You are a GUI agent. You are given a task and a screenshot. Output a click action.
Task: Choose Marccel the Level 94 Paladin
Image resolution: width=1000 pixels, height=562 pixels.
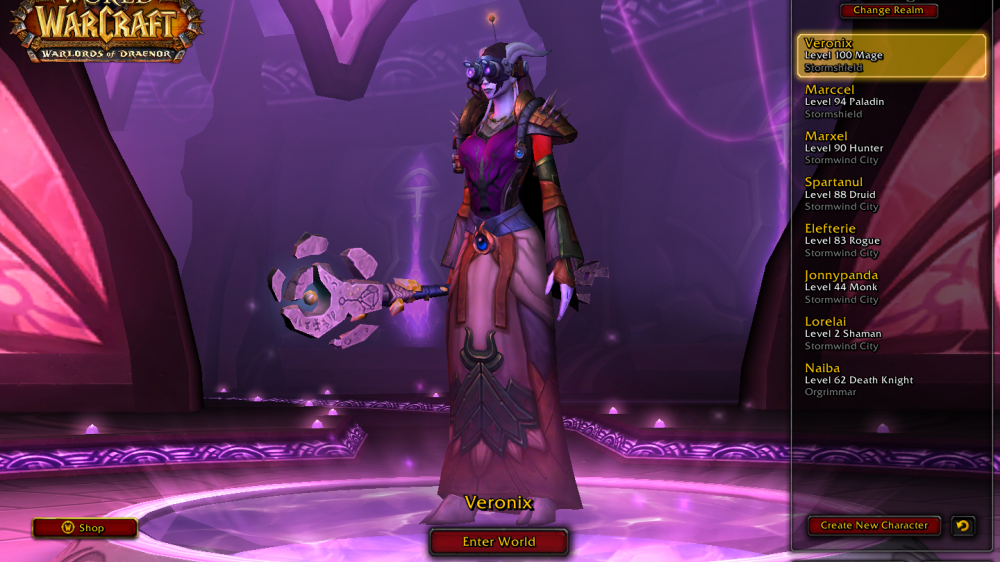pos(892,102)
